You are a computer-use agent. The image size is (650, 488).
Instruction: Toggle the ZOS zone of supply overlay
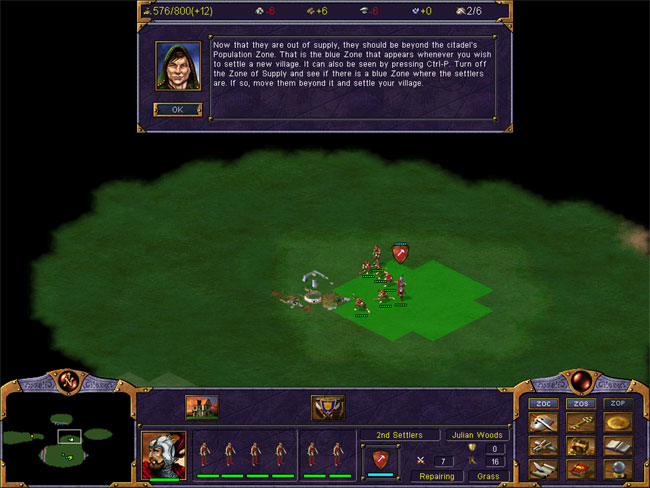[581, 403]
